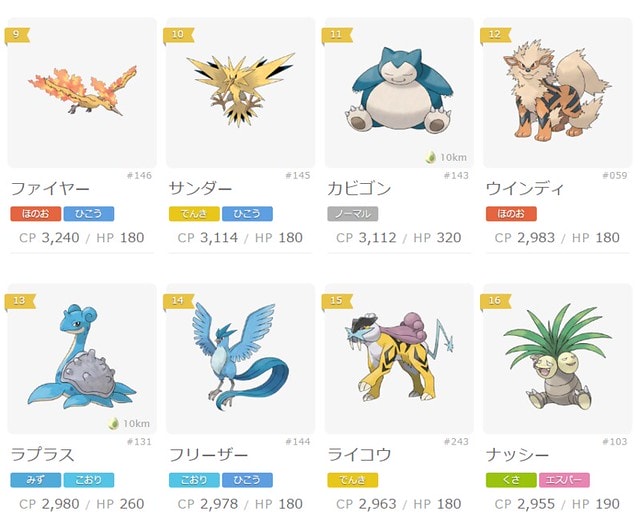This screenshot has width=640, height=519.
Task: Choose the ひこう type tag under サンダー
Action: pyautogui.click(x=247, y=213)
